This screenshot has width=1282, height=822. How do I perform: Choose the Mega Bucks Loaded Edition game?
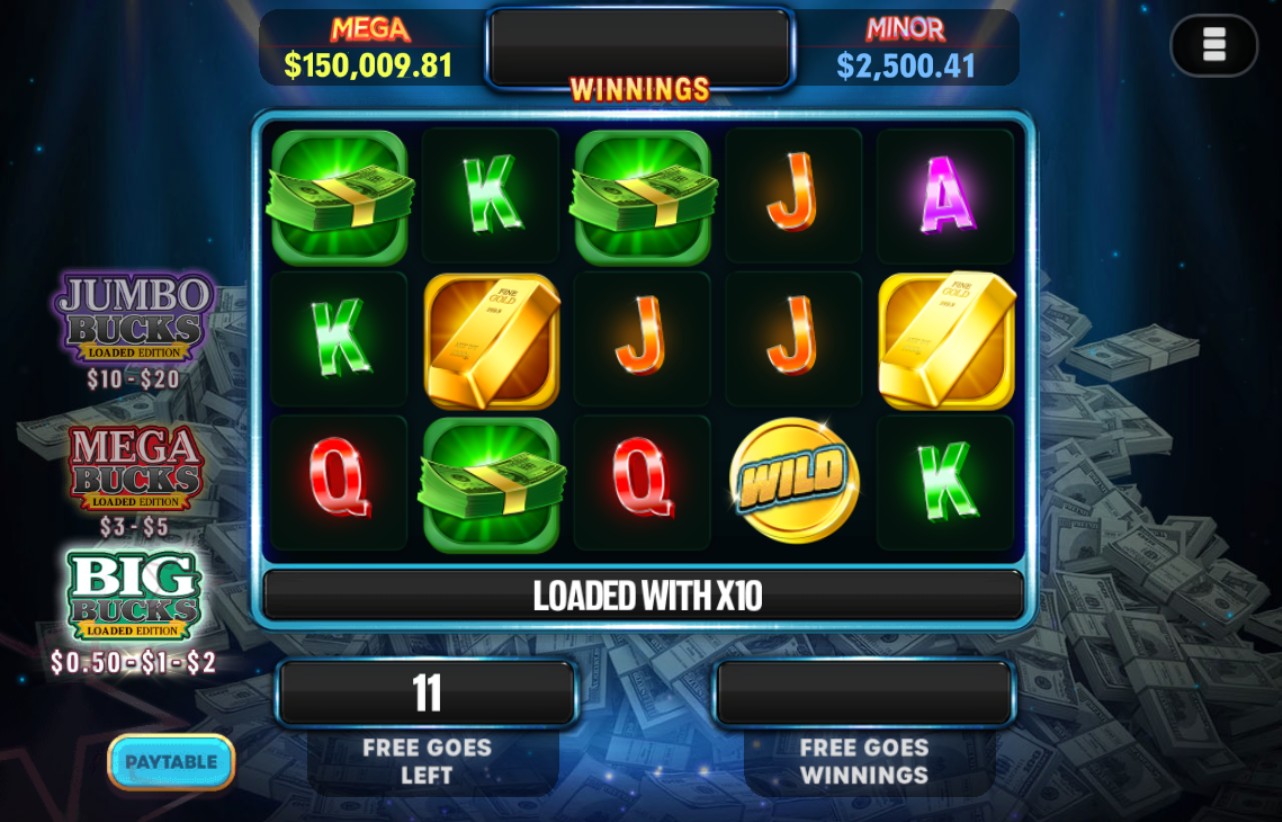click(x=135, y=470)
